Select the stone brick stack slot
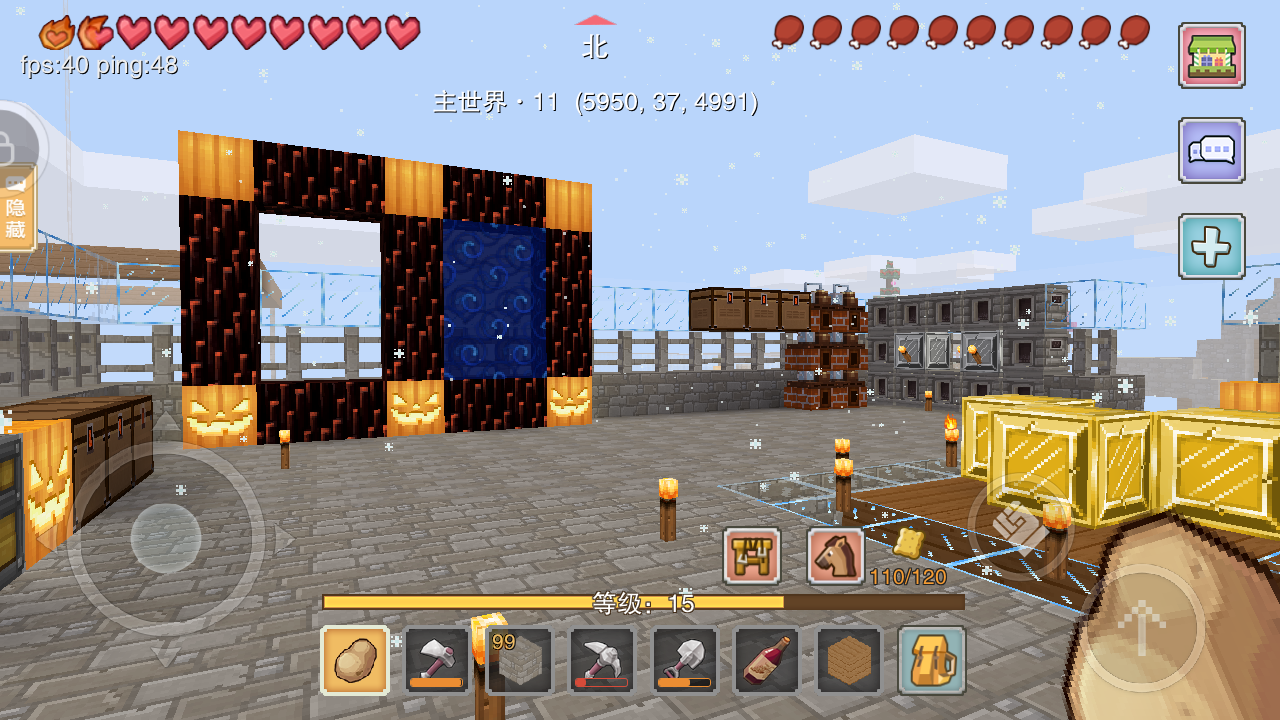The image size is (1280, 720). [x=519, y=660]
